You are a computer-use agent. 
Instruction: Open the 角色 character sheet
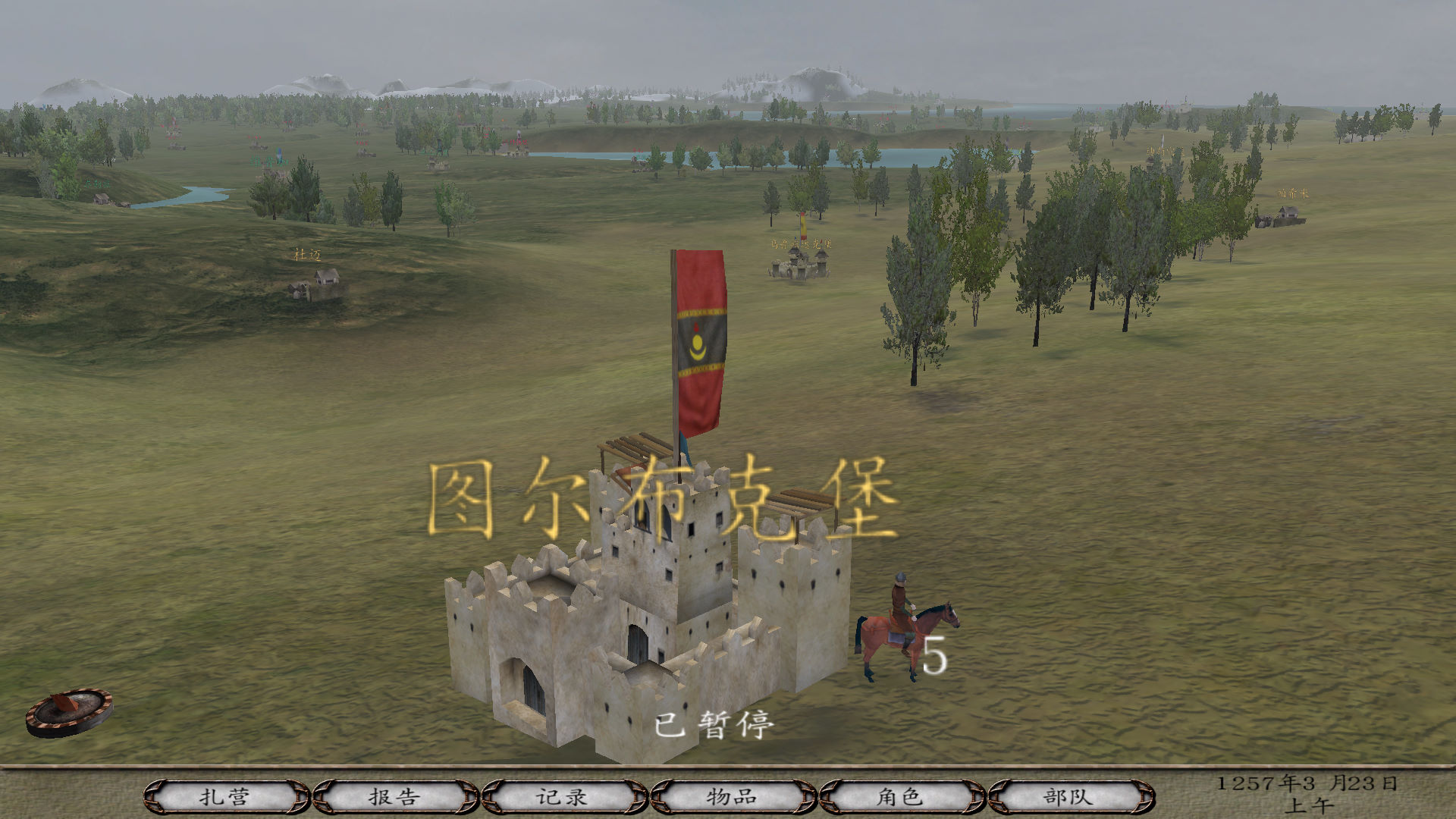(899, 797)
